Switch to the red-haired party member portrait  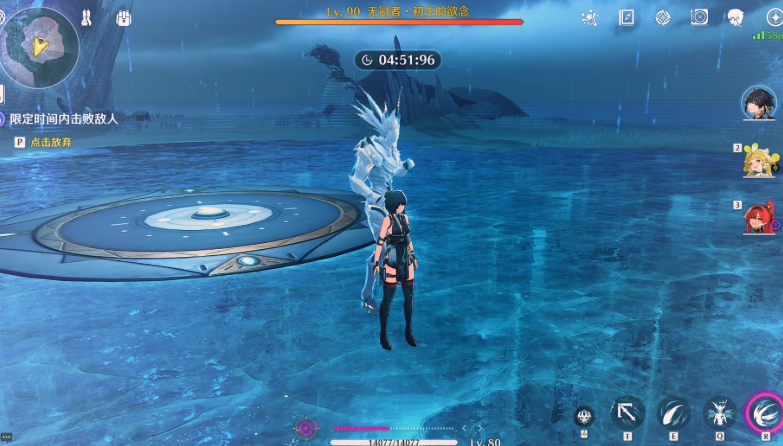click(759, 217)
